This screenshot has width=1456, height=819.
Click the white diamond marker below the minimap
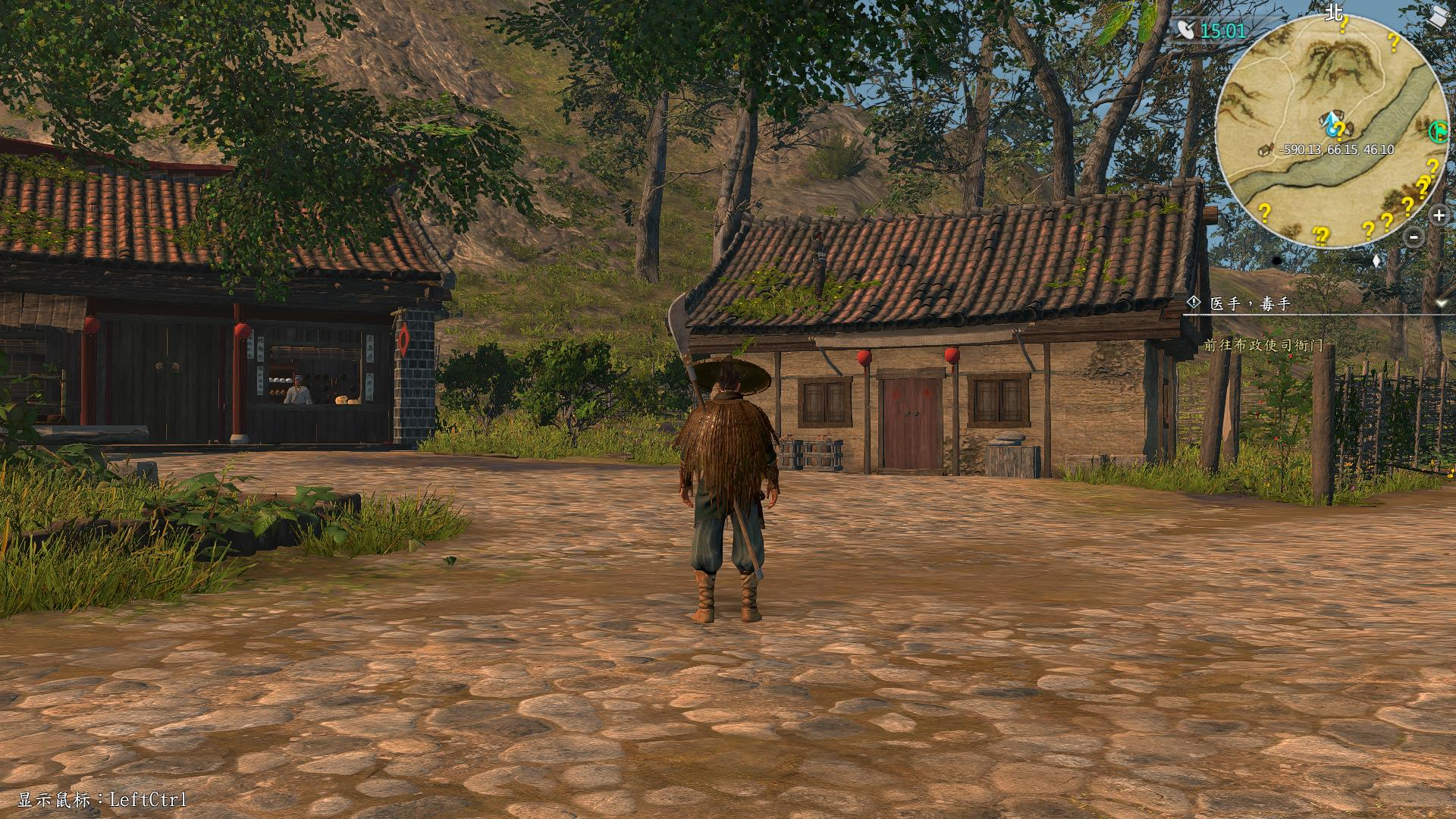(1376, 261)
